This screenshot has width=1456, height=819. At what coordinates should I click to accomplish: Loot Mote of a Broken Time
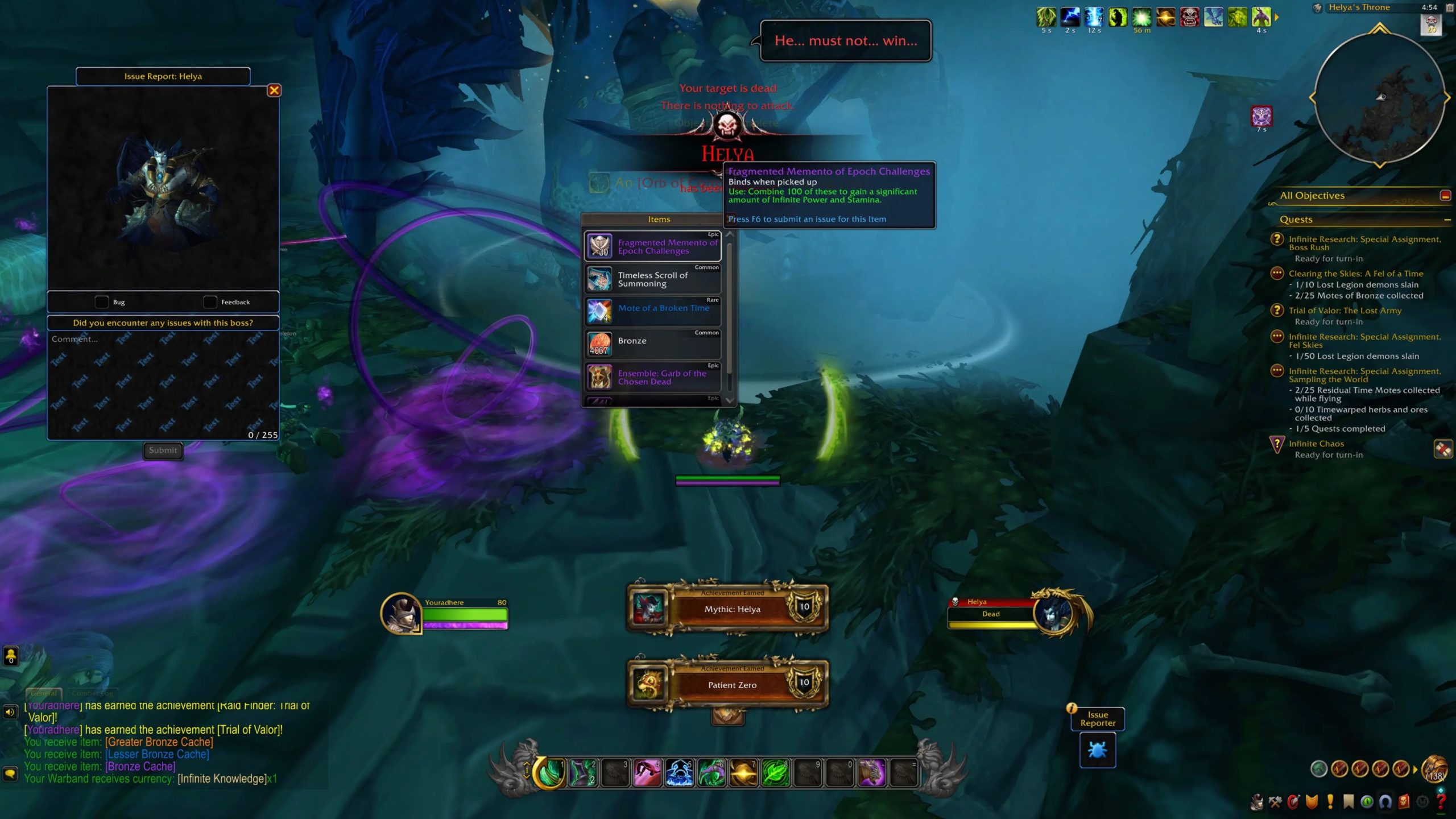[x=653, y=312]
